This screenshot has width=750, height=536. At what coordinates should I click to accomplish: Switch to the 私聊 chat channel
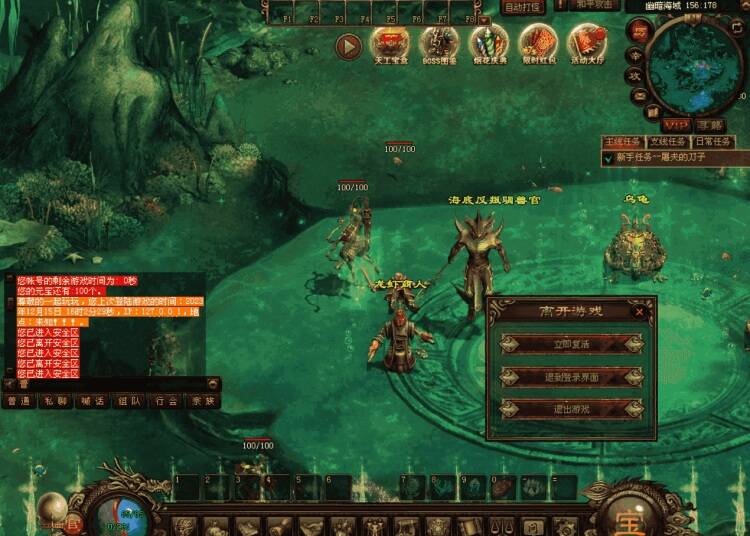pos(54,400)
